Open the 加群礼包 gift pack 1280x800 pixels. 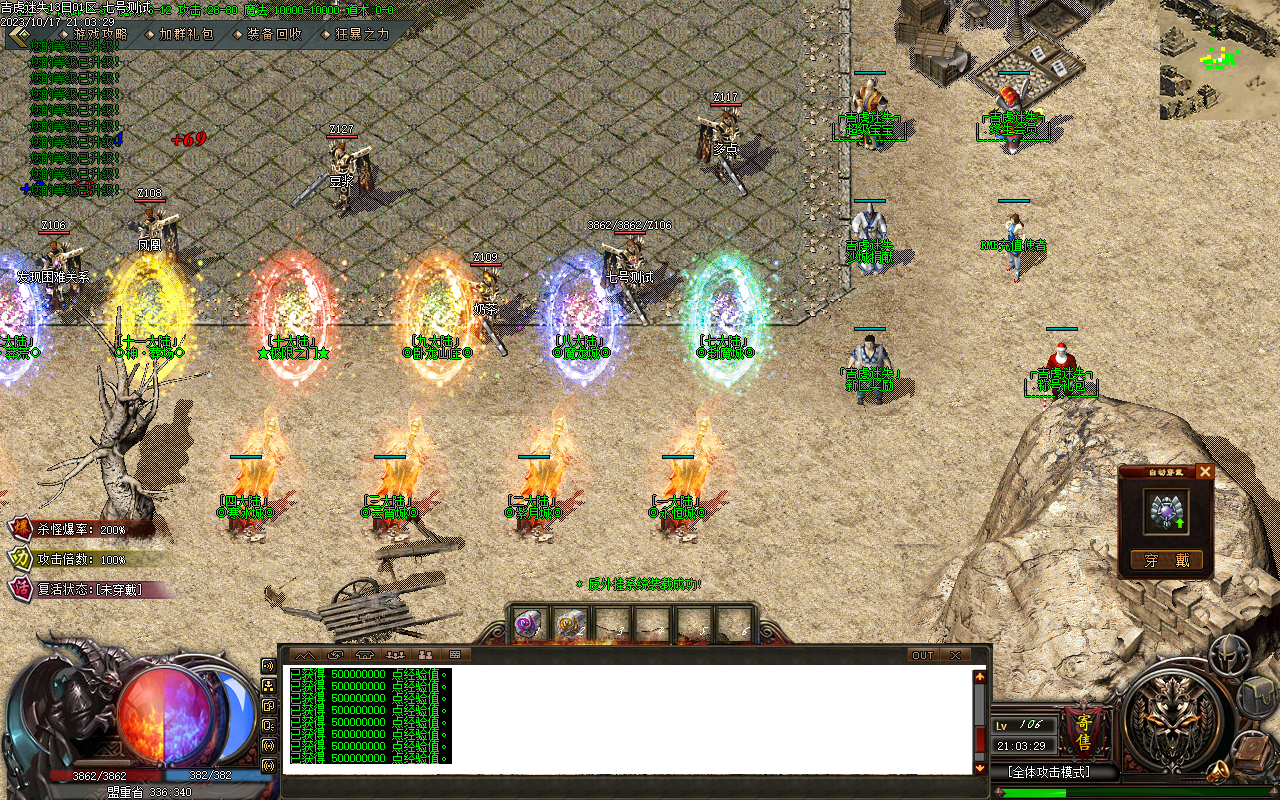182,32
